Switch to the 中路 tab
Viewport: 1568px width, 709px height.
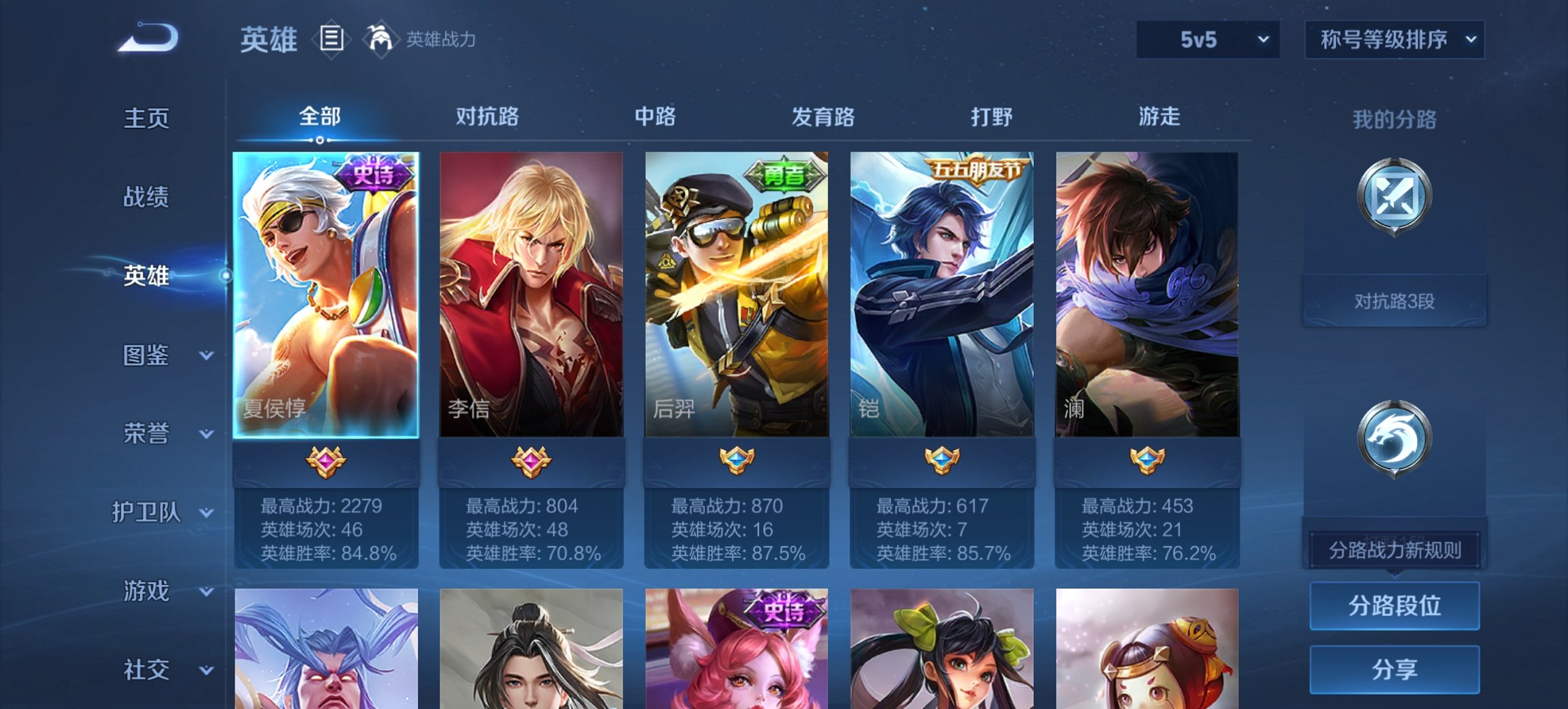654,117
